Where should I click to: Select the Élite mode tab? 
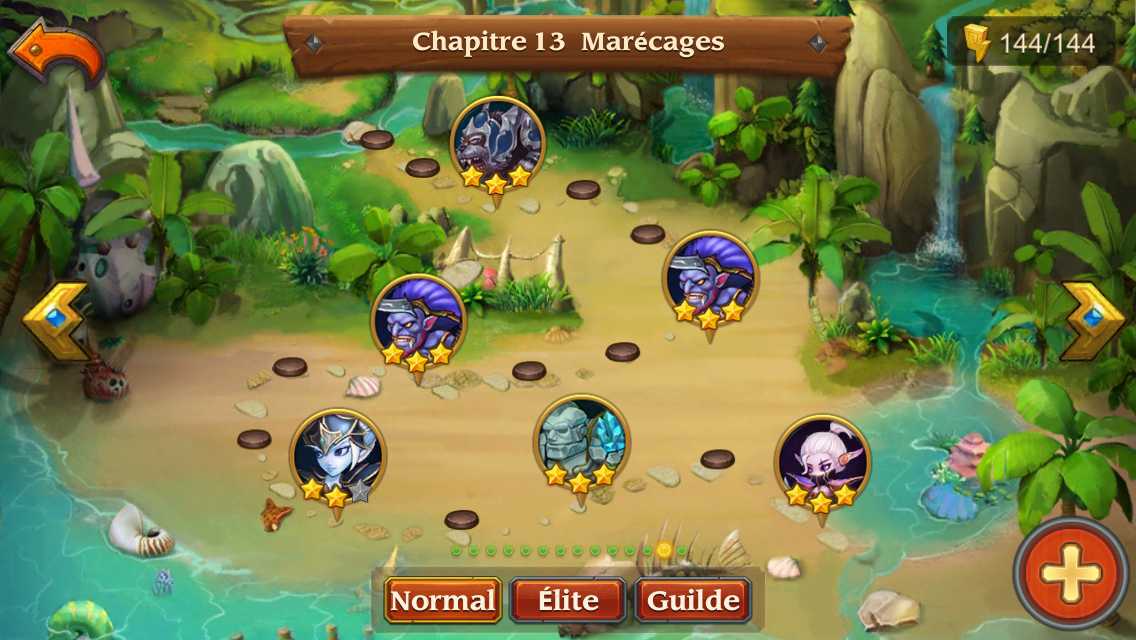[x=568, y=600]
